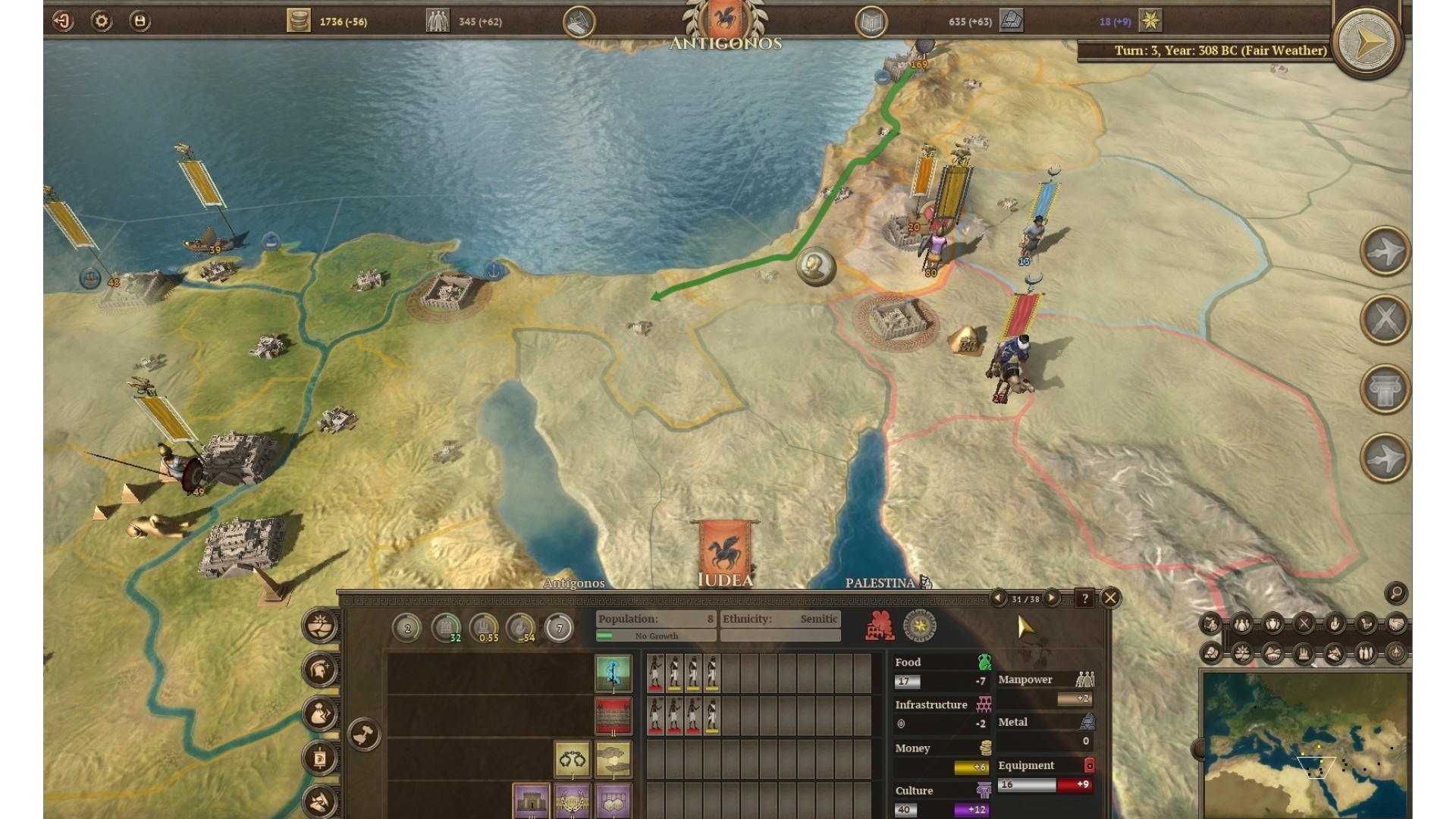Exit the game via the red door icon
Viewport: 1456px width, 819px height.
click(x=63, y=21)
